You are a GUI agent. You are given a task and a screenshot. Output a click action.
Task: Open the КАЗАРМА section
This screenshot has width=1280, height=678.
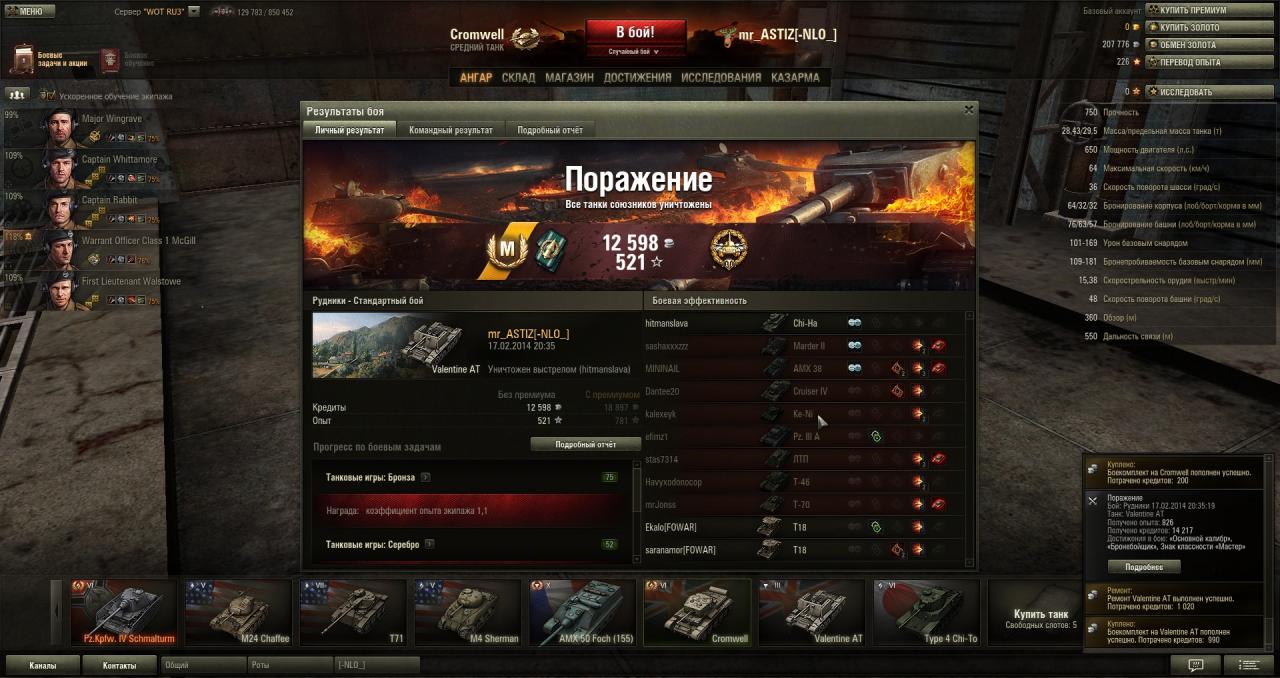[x=795, y=77]
